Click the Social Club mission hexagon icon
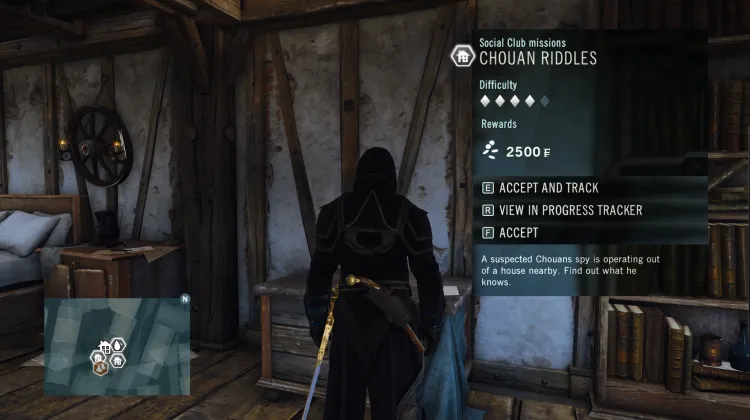The image size is (750, 420). pos(462,54)
